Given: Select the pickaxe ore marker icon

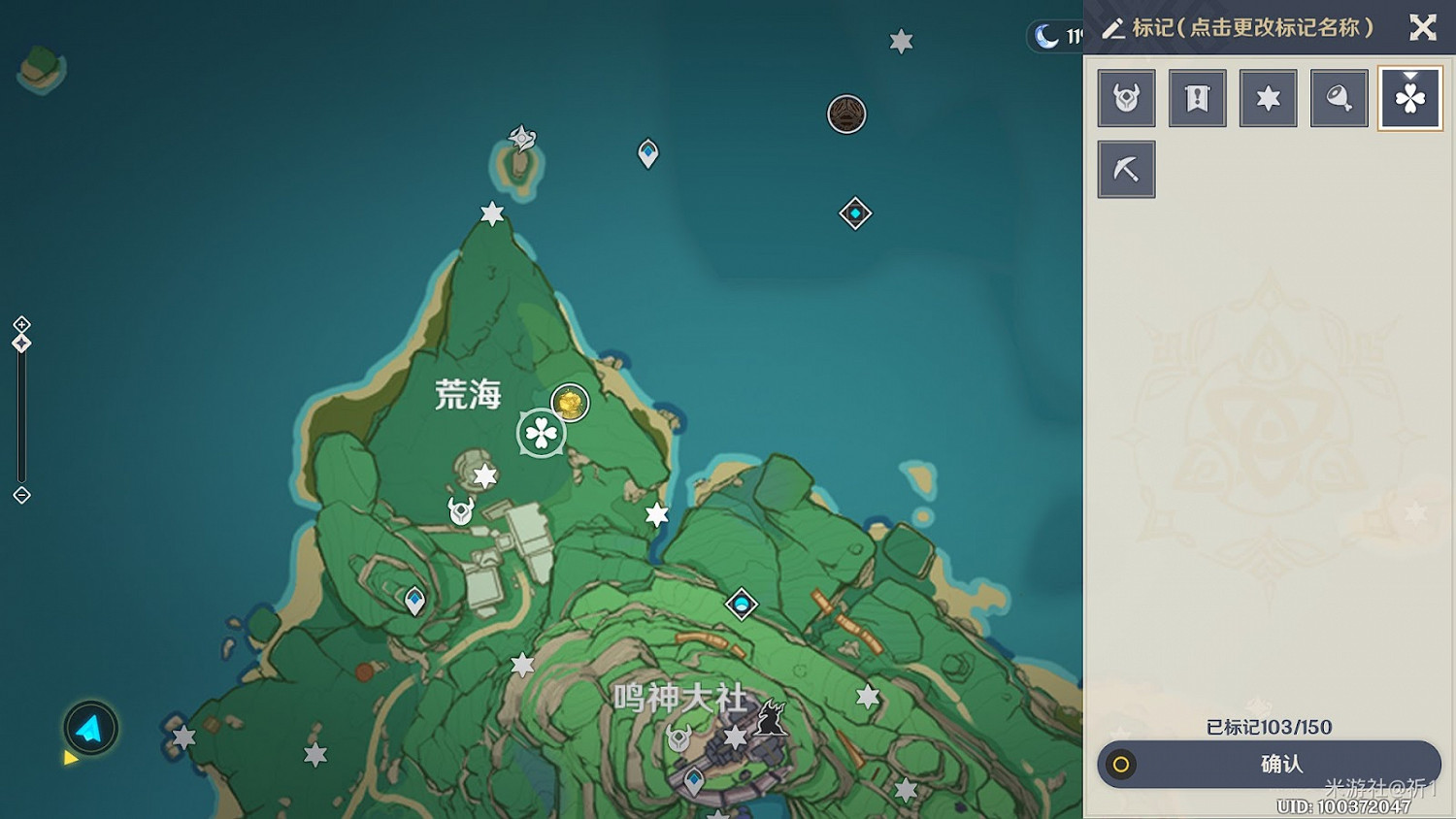Looking at the screenshot, I should click(1126, 168).
